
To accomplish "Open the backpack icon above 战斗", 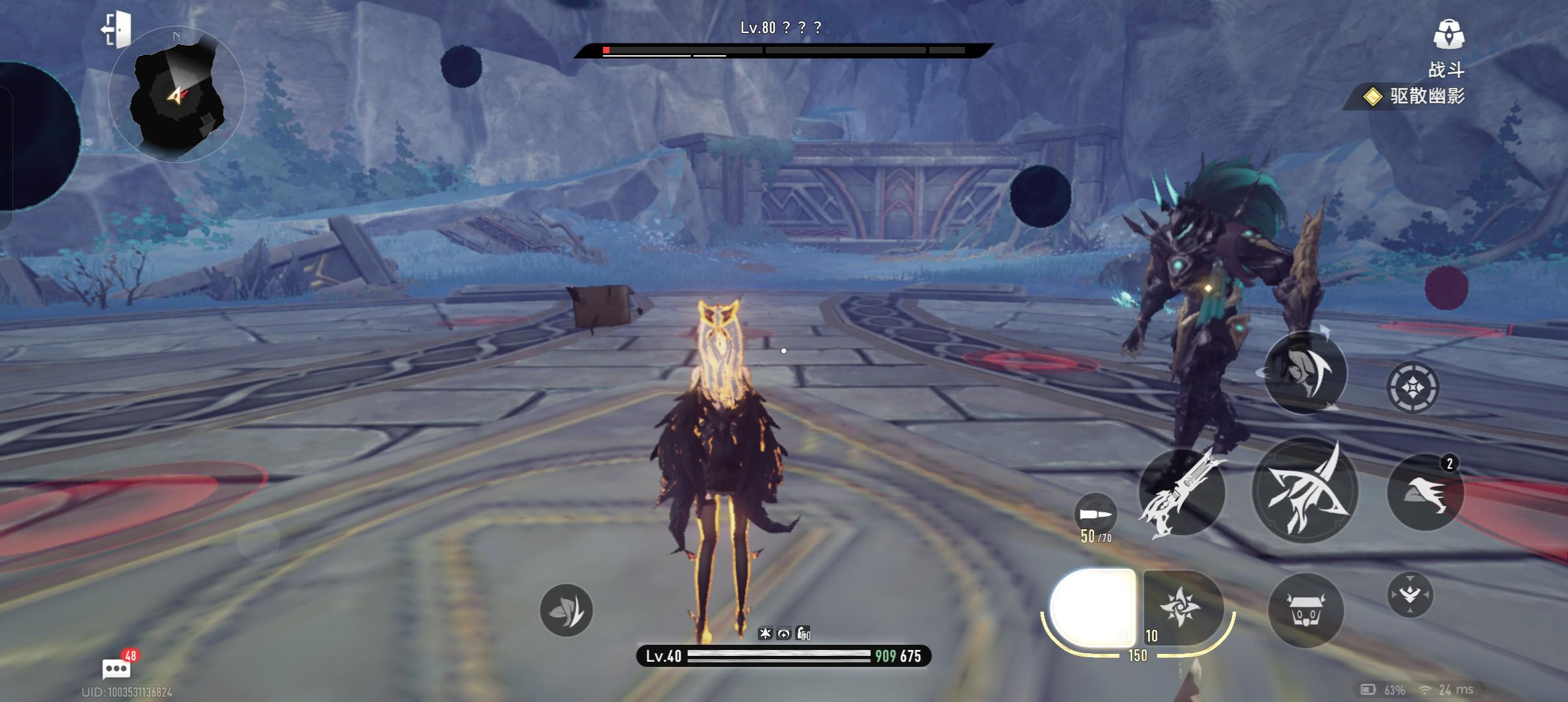I will point(1448,34).
